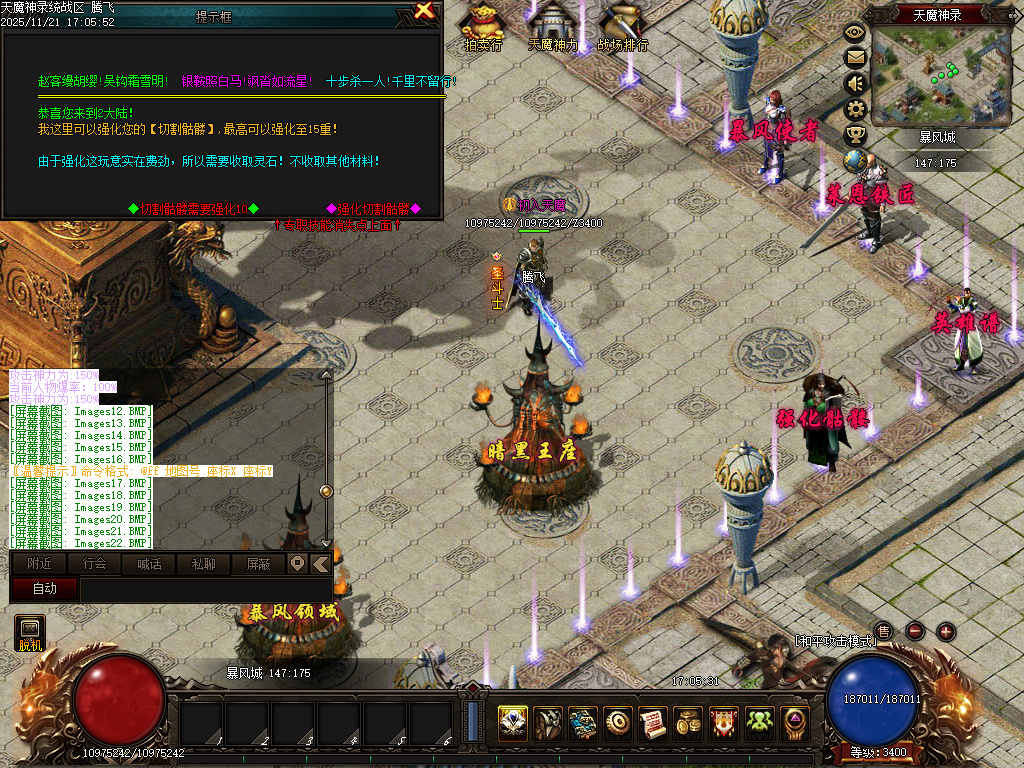Click the 自动 auto button

(45, 589)
